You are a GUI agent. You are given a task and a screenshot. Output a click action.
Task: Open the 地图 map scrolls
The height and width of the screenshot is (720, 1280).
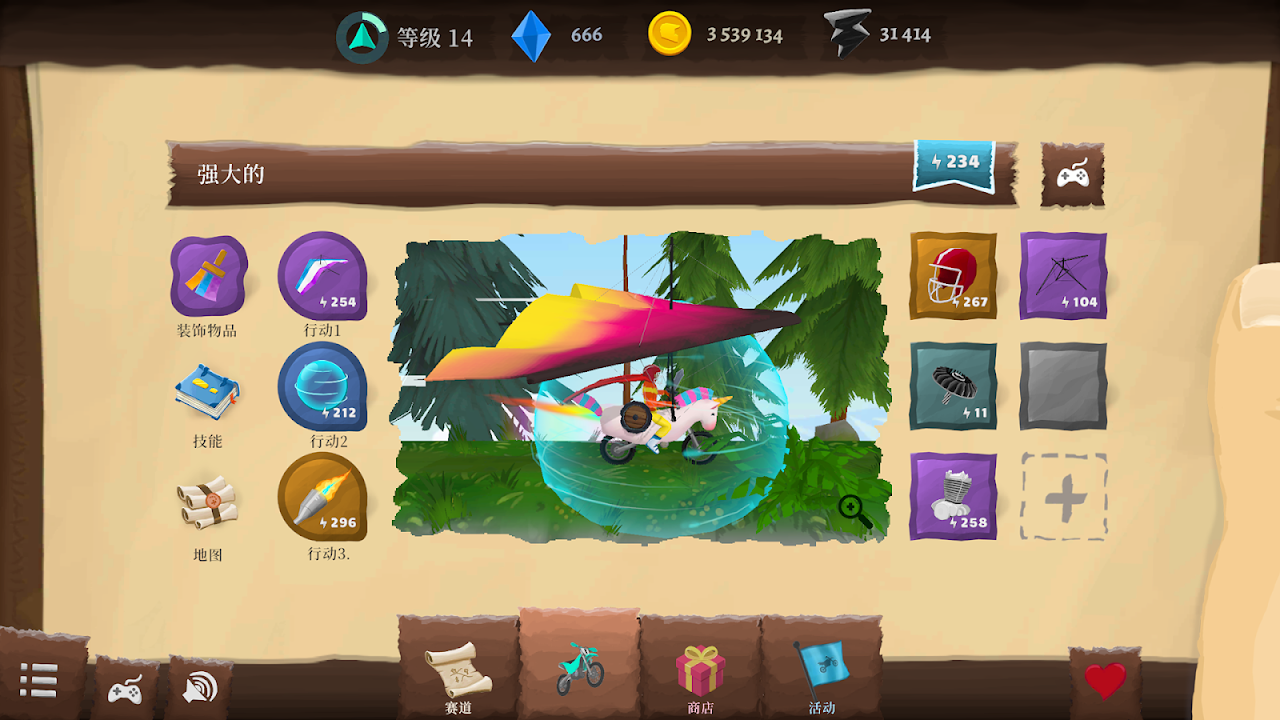click(x=208, y=503)
